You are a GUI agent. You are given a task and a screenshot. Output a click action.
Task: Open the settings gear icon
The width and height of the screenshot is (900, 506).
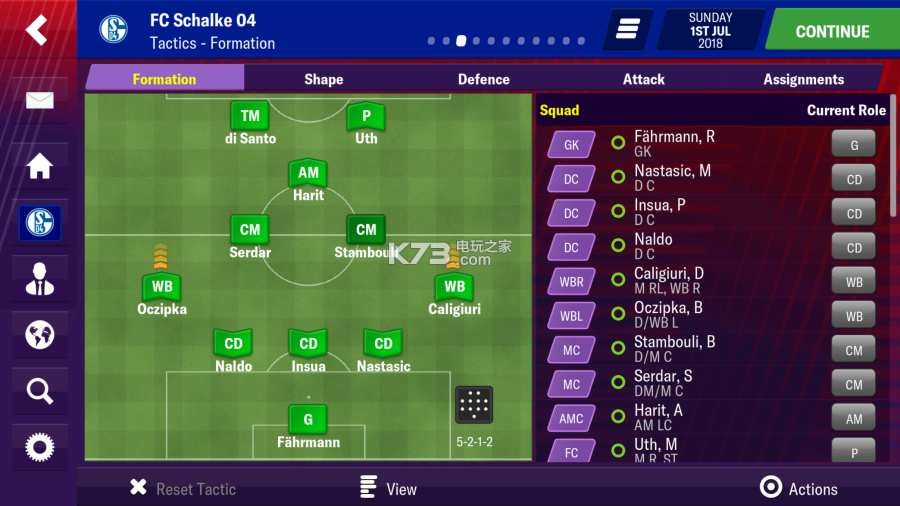coord(39,447)
